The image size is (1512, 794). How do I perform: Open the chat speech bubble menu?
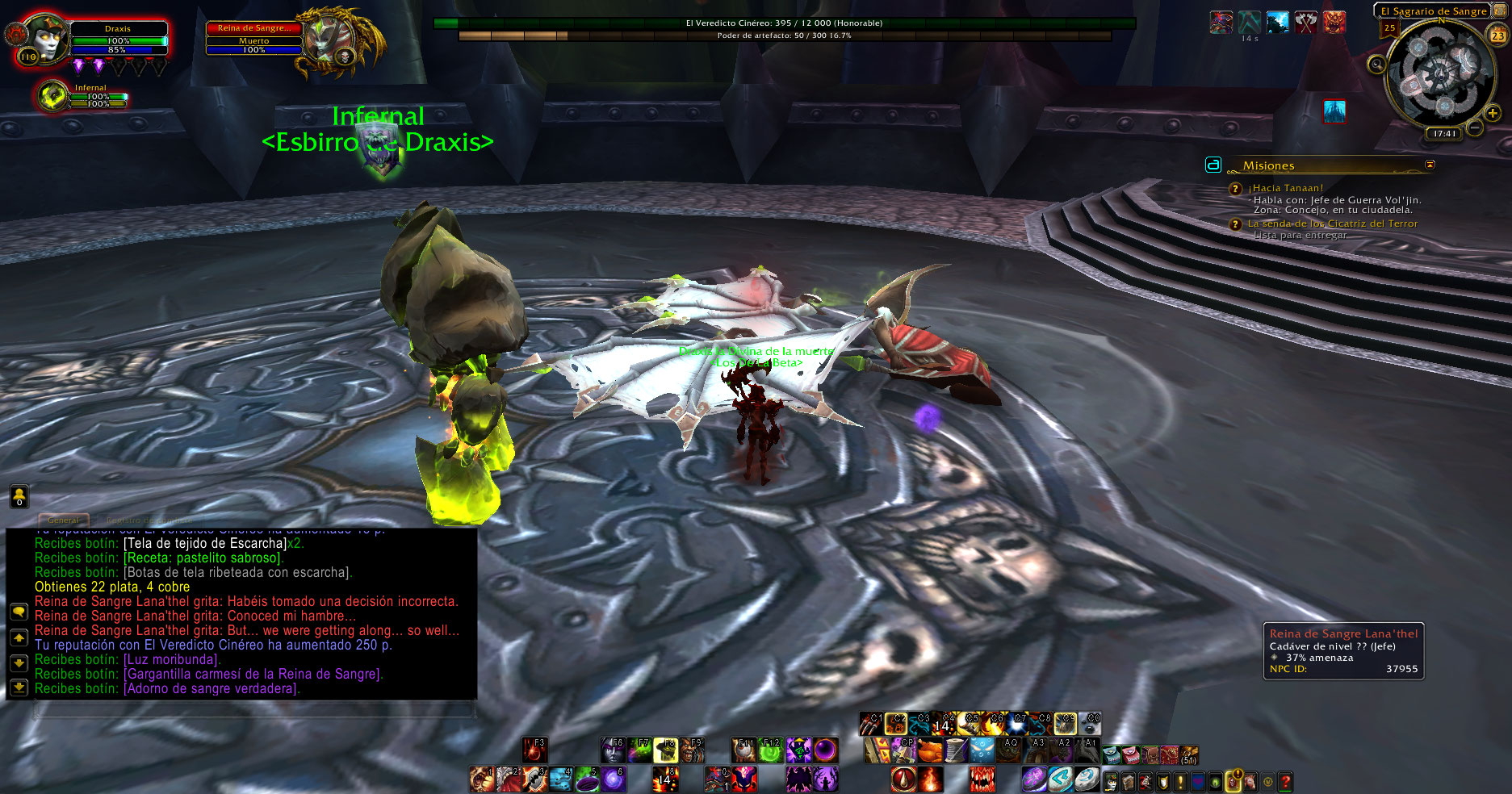19,612
